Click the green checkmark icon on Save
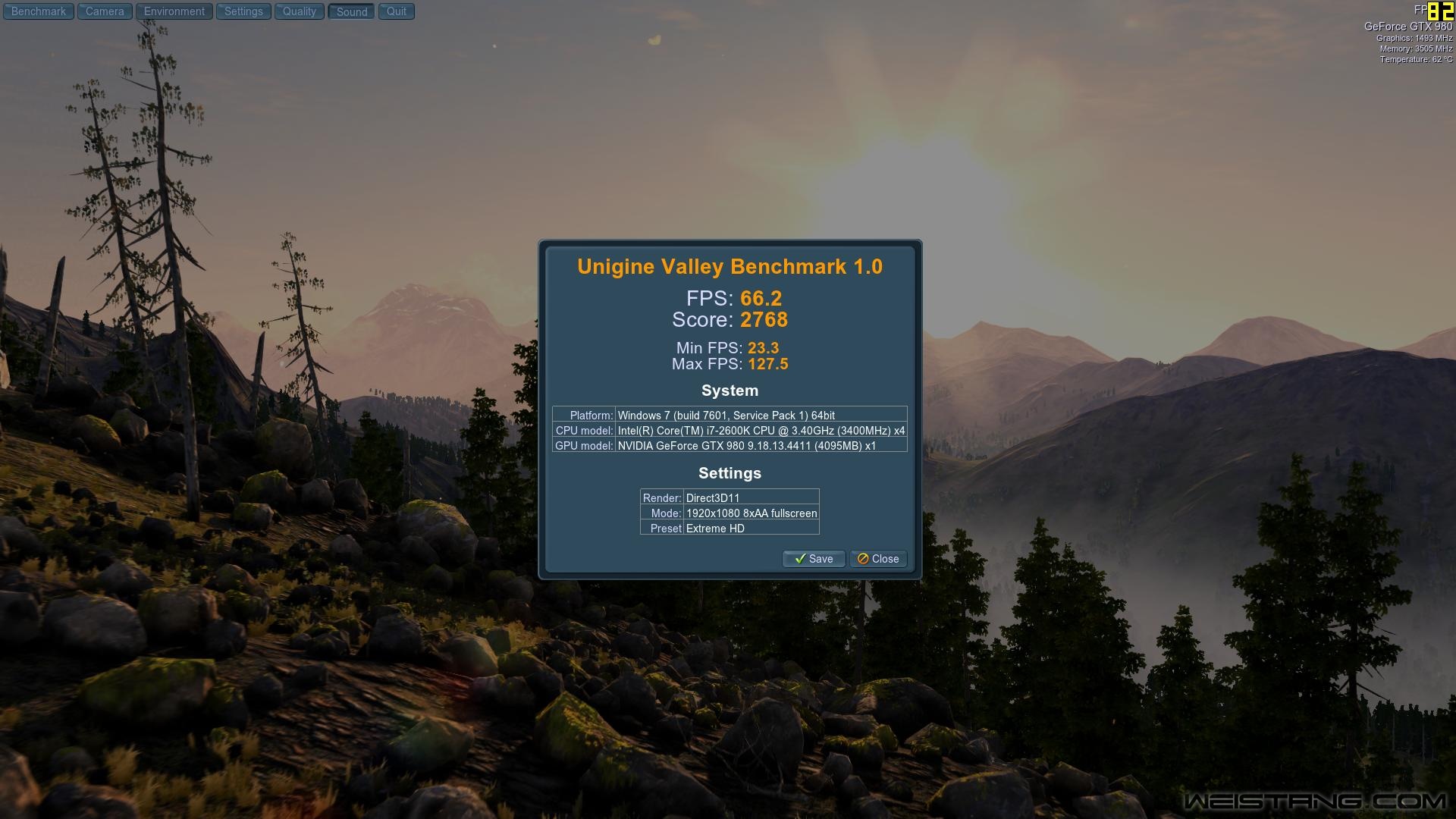 click(801, 559)
